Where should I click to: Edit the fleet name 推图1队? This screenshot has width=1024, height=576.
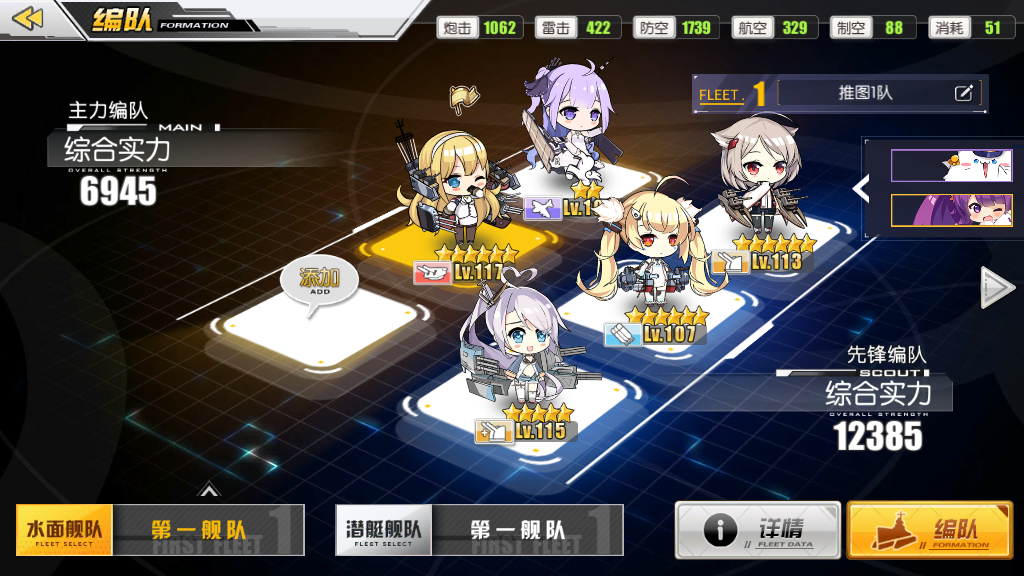pyautogui.click(x=963, y=93)
